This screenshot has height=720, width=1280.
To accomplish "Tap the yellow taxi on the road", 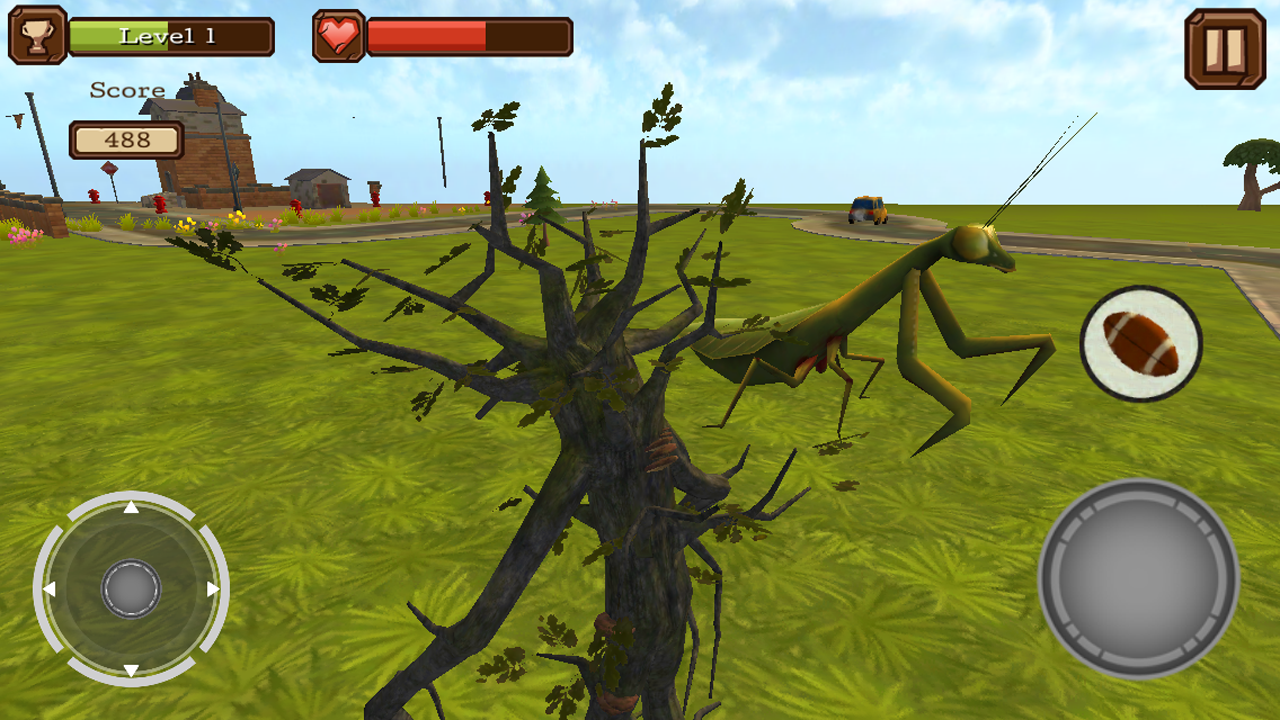I will [x=866, y=207].
